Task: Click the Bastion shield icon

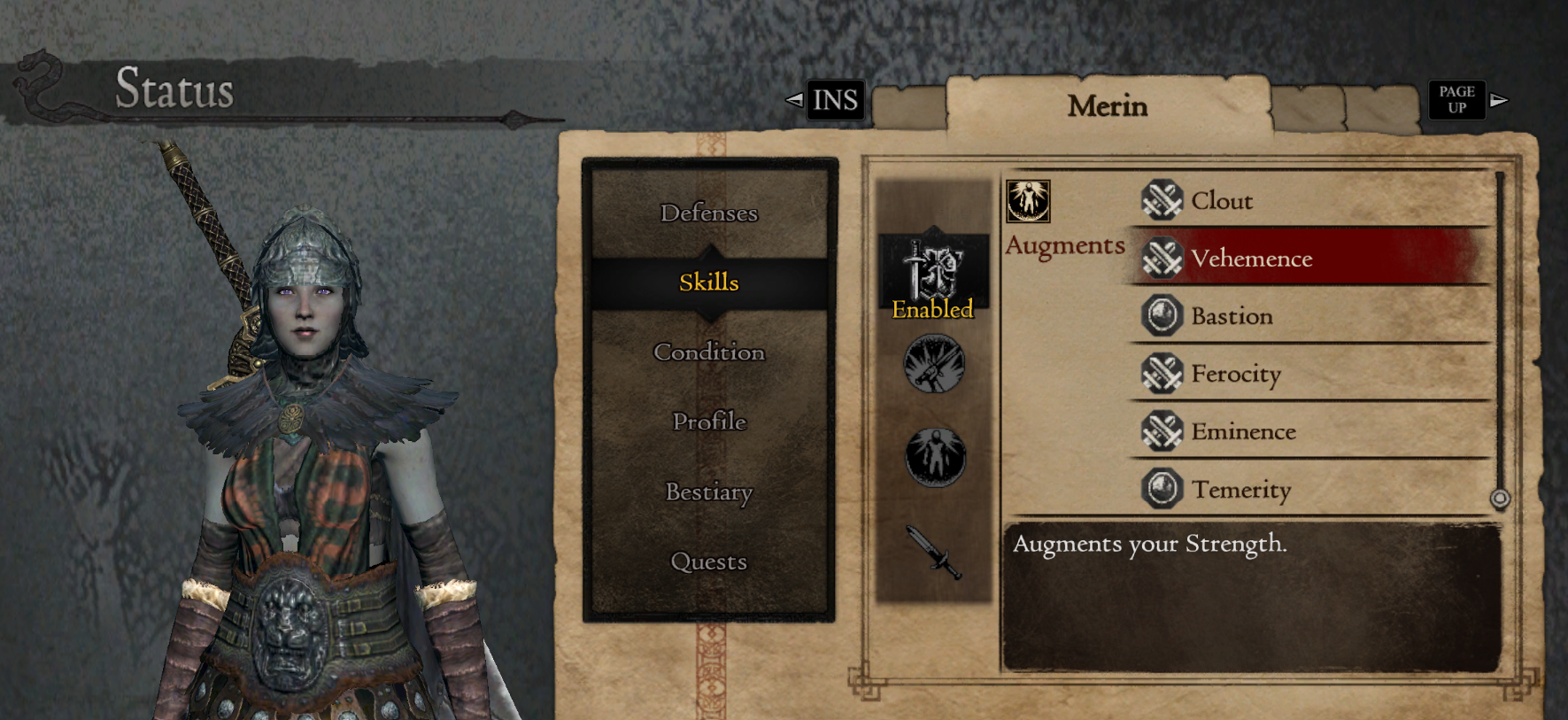Action: coord(1161,315)
